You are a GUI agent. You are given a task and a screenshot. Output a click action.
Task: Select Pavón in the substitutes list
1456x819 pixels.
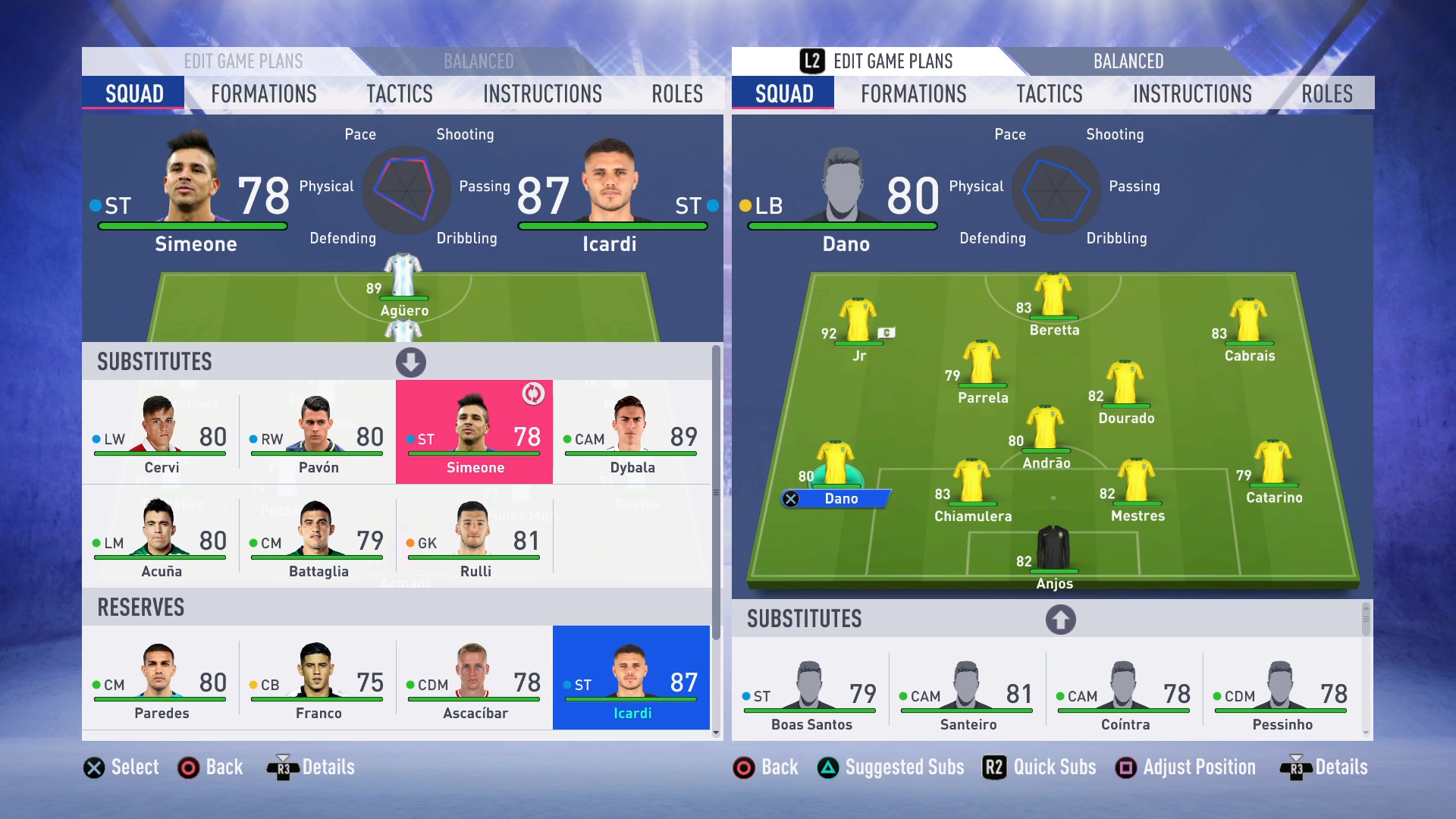(x=317, y=432)
